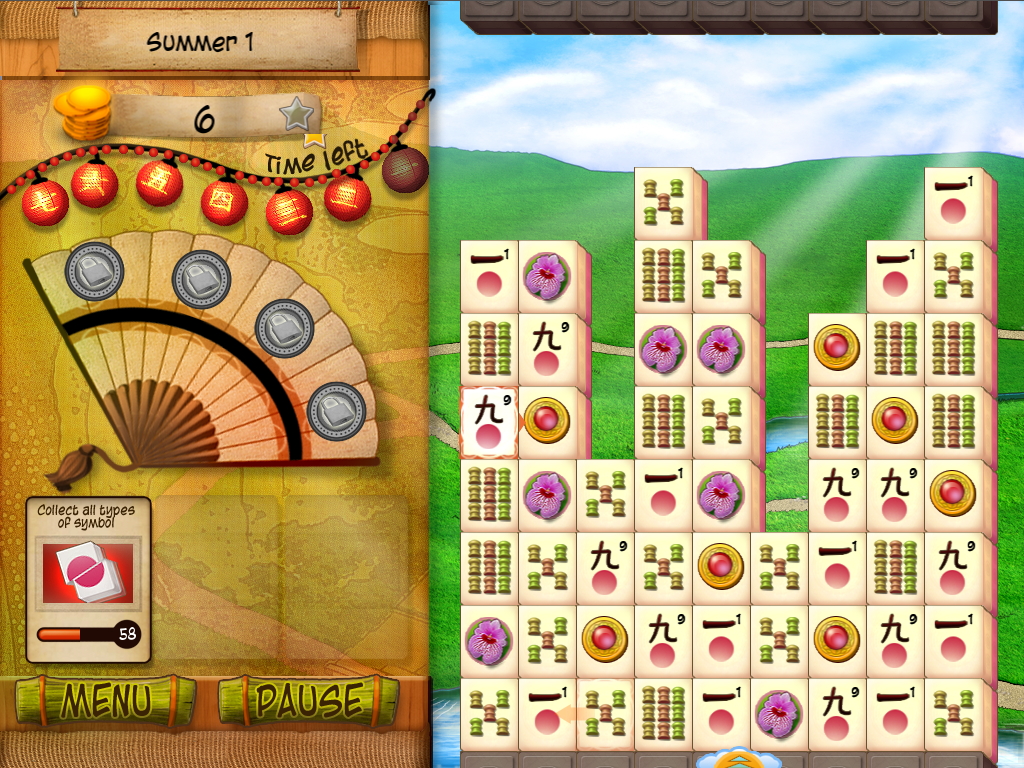The width and height of the screenshot is (1024, 768).
Task: Pick the bamboo tile marked with an orange arrow
Action: pos(605,714)
